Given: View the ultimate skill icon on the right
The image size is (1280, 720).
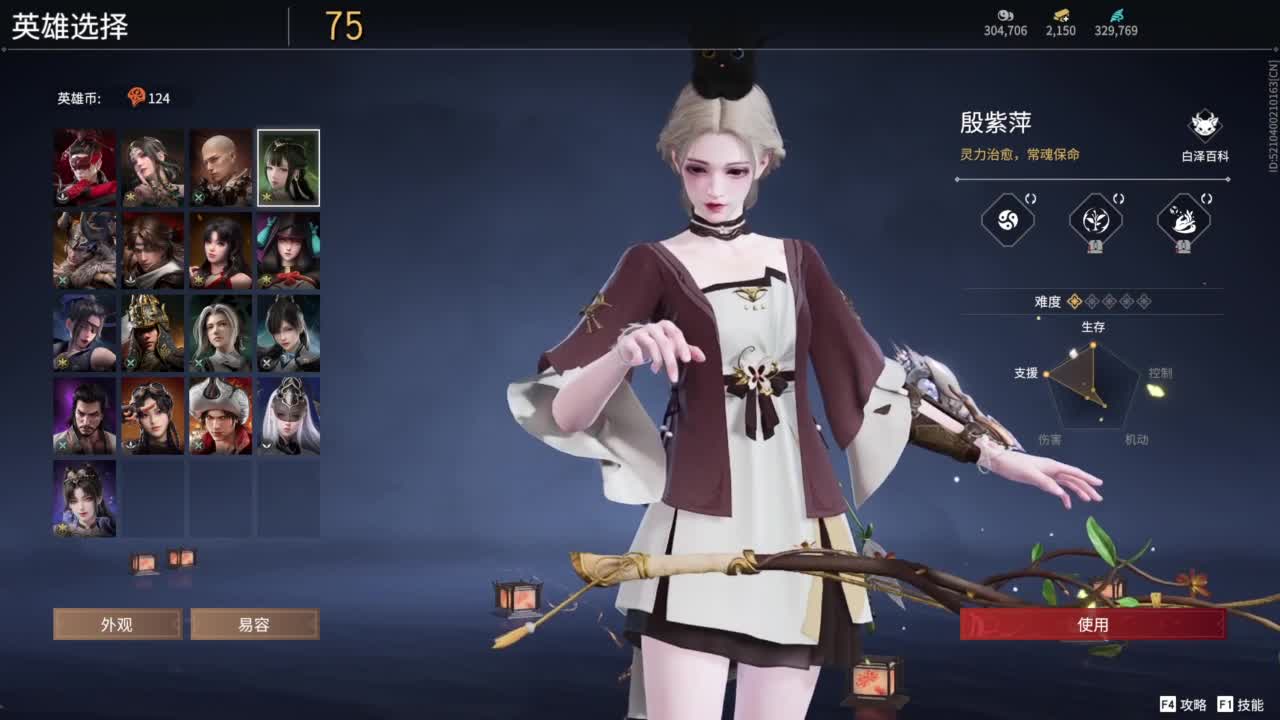Looking at the screenshot, I should click(x=1185, y=218).
